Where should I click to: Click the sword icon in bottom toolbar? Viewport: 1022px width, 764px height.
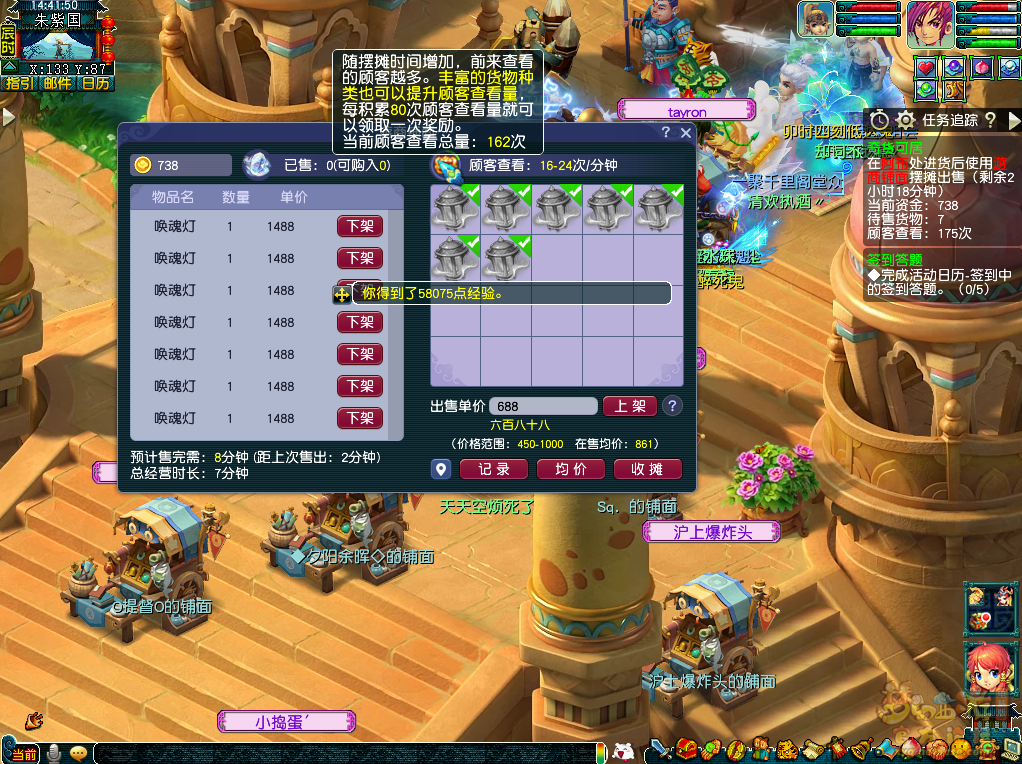(660, 748)
